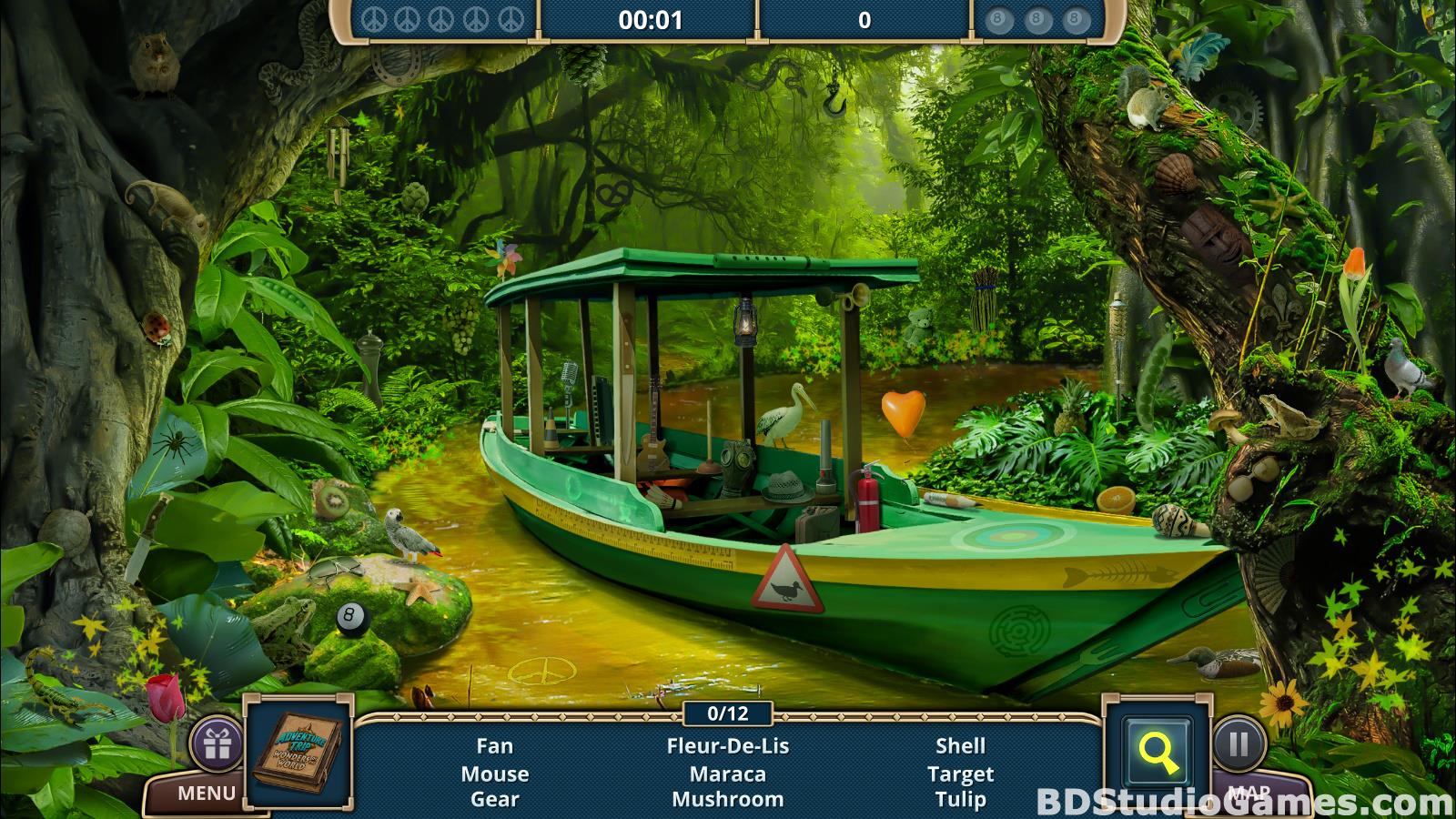Choose the Fleur-De-Lis entry in the item list
The height and width of the screenshot is (819, 1456).
[728, 746]
